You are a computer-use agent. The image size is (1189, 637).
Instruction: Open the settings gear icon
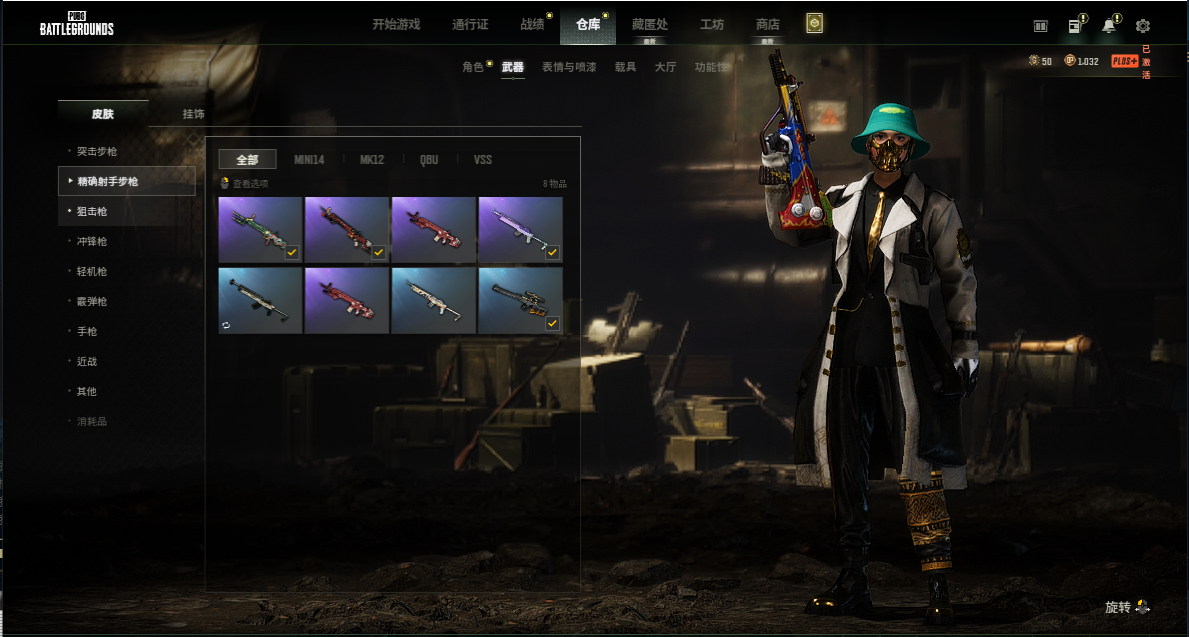(1143, 26)
